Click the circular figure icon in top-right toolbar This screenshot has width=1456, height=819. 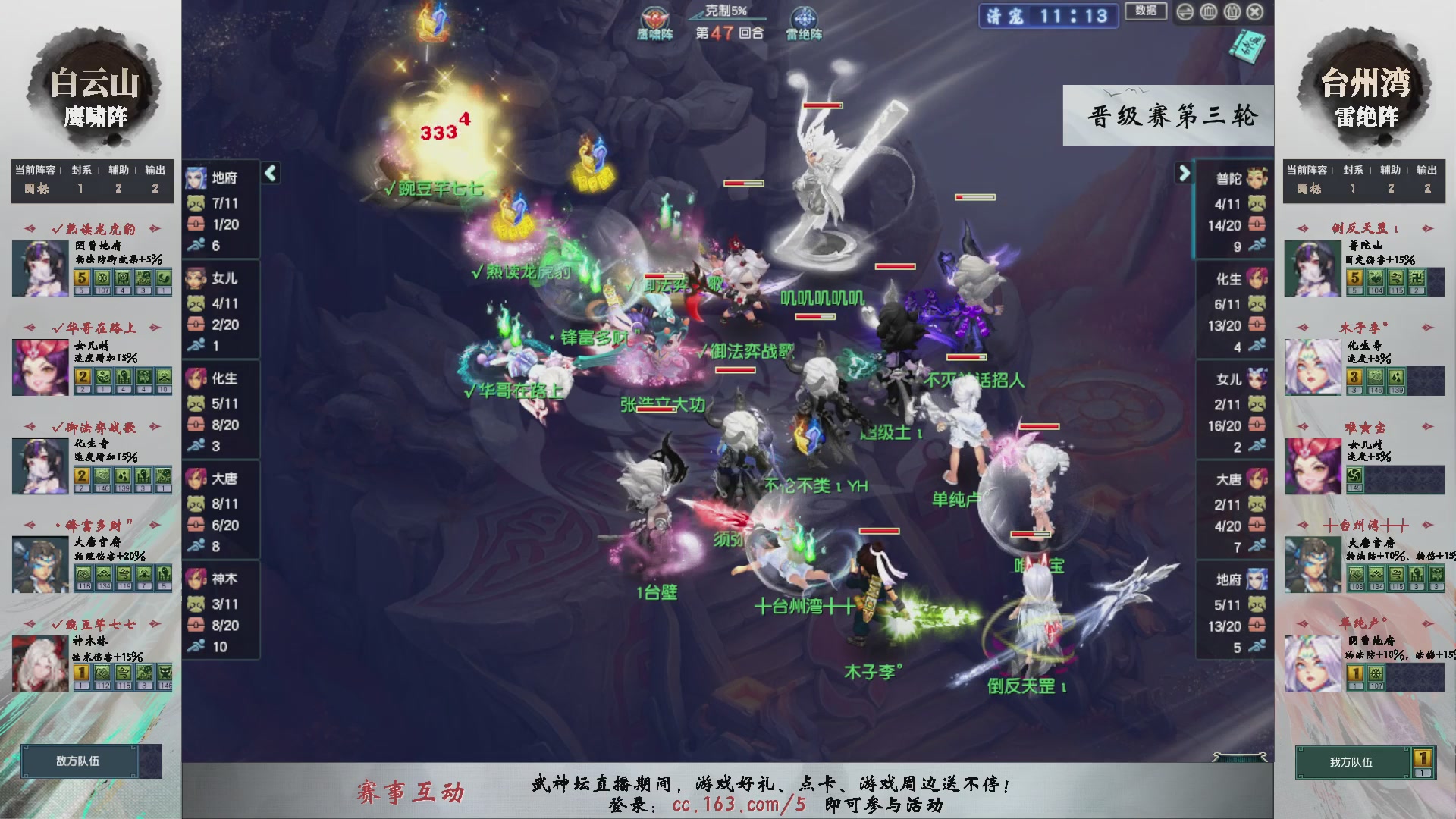pyautogui.click(x=1234, y=11)
